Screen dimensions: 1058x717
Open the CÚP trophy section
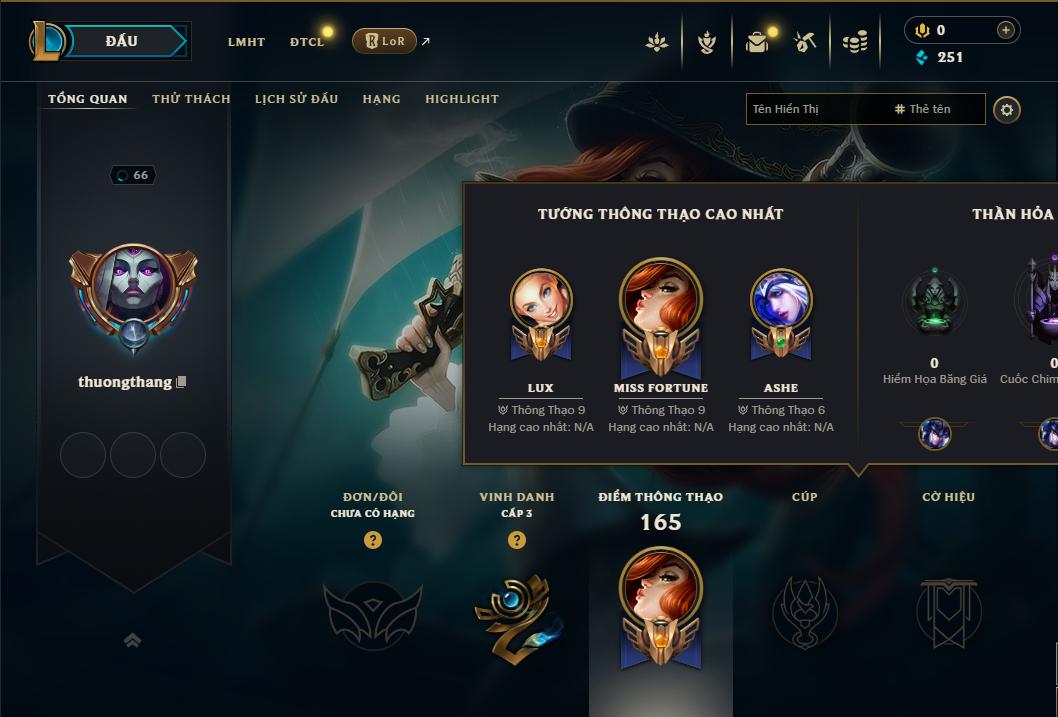804,612
